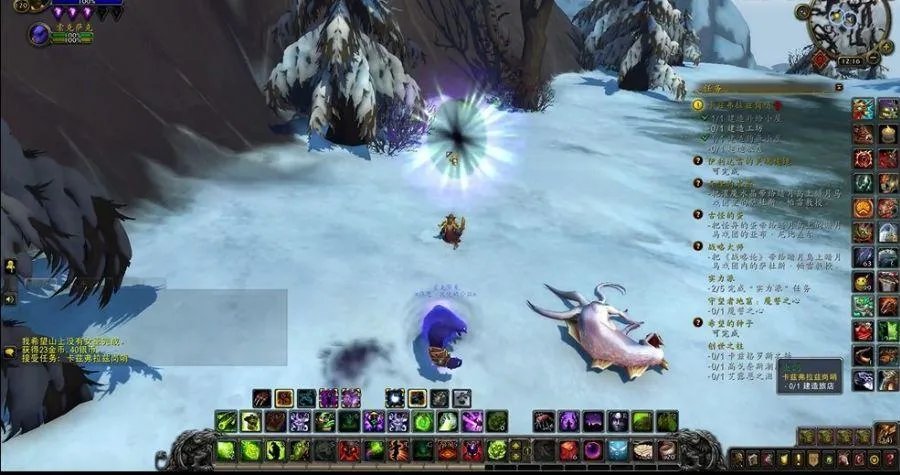Activate the purple orb action bar slot

coord(593,450)
